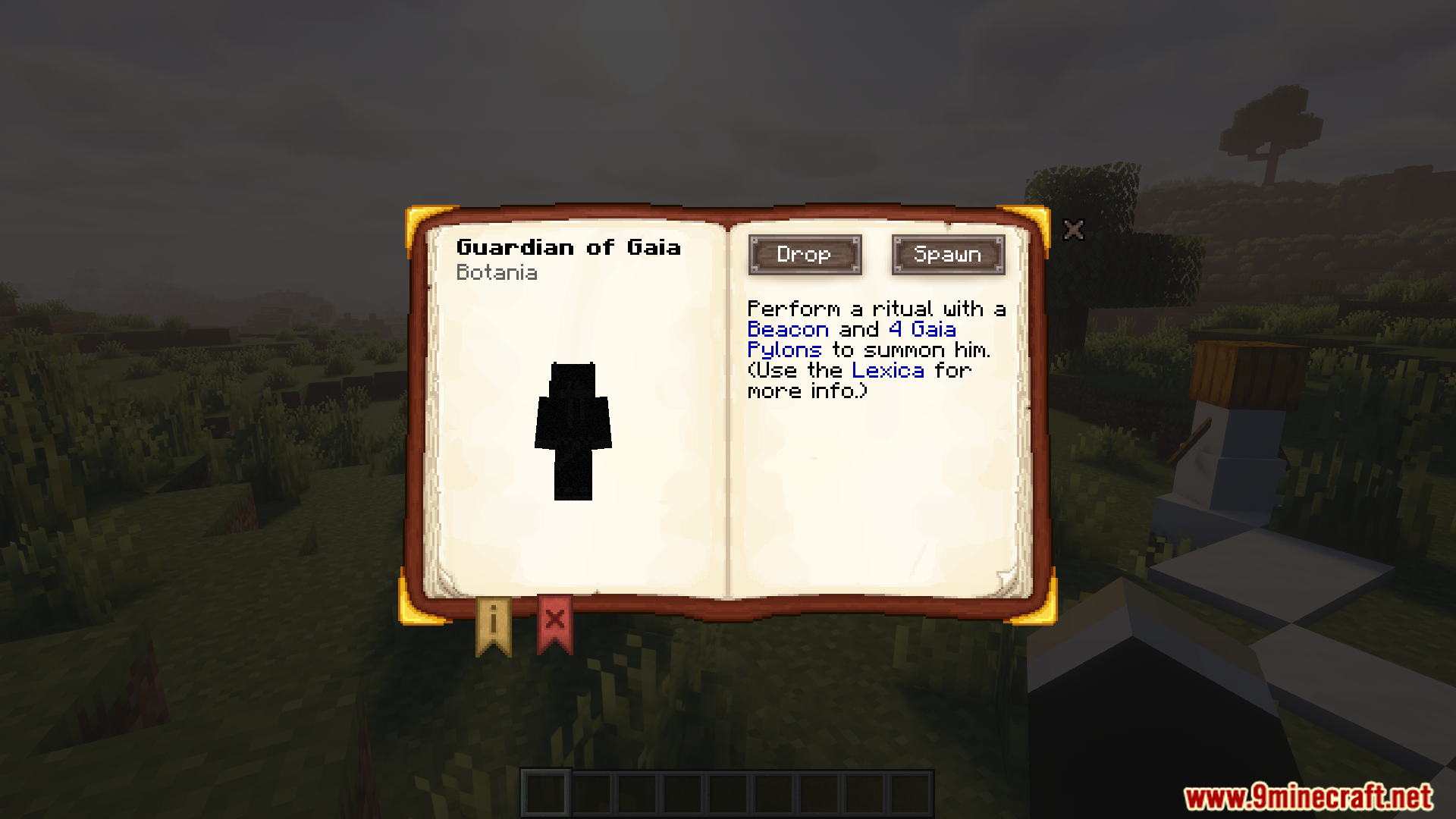Close the mob book via the top-right X icon
1456x819 pixels.
click(x=1074, y=230)
